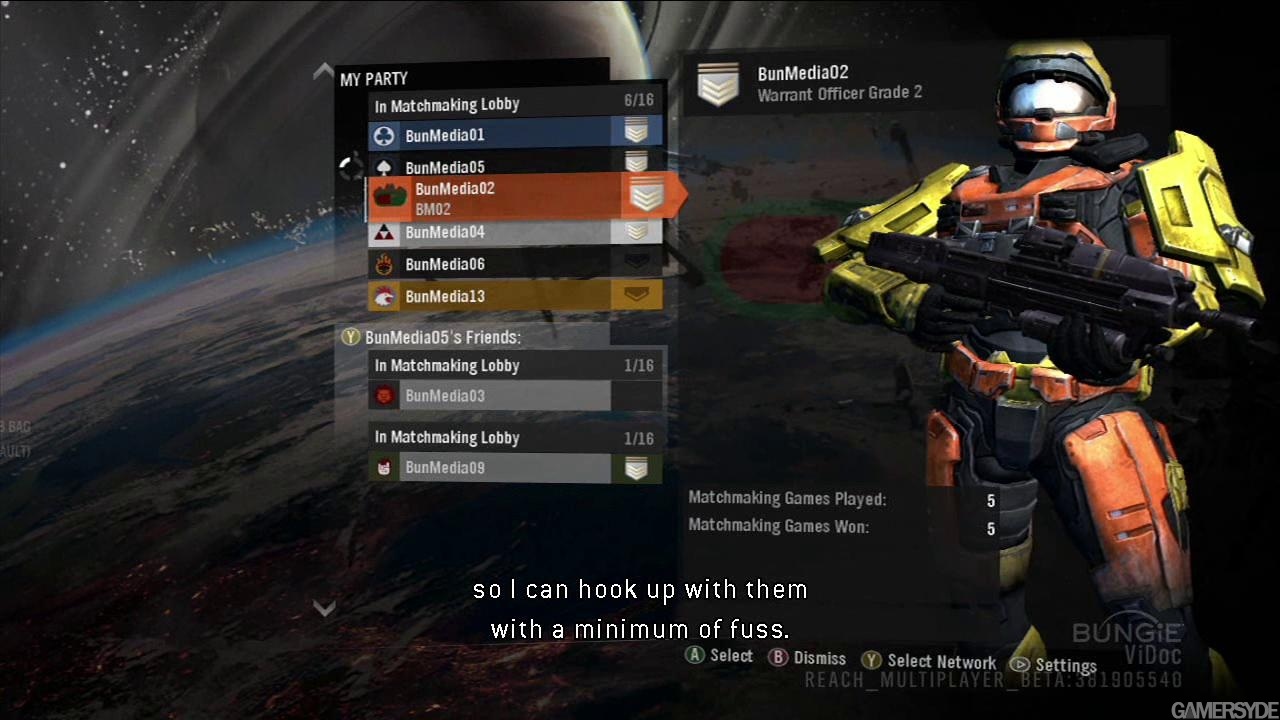This screenshot has height=720, width=1280.
Task: Click the highlighted BunMedia02 entry
Action: pos(500,198)
